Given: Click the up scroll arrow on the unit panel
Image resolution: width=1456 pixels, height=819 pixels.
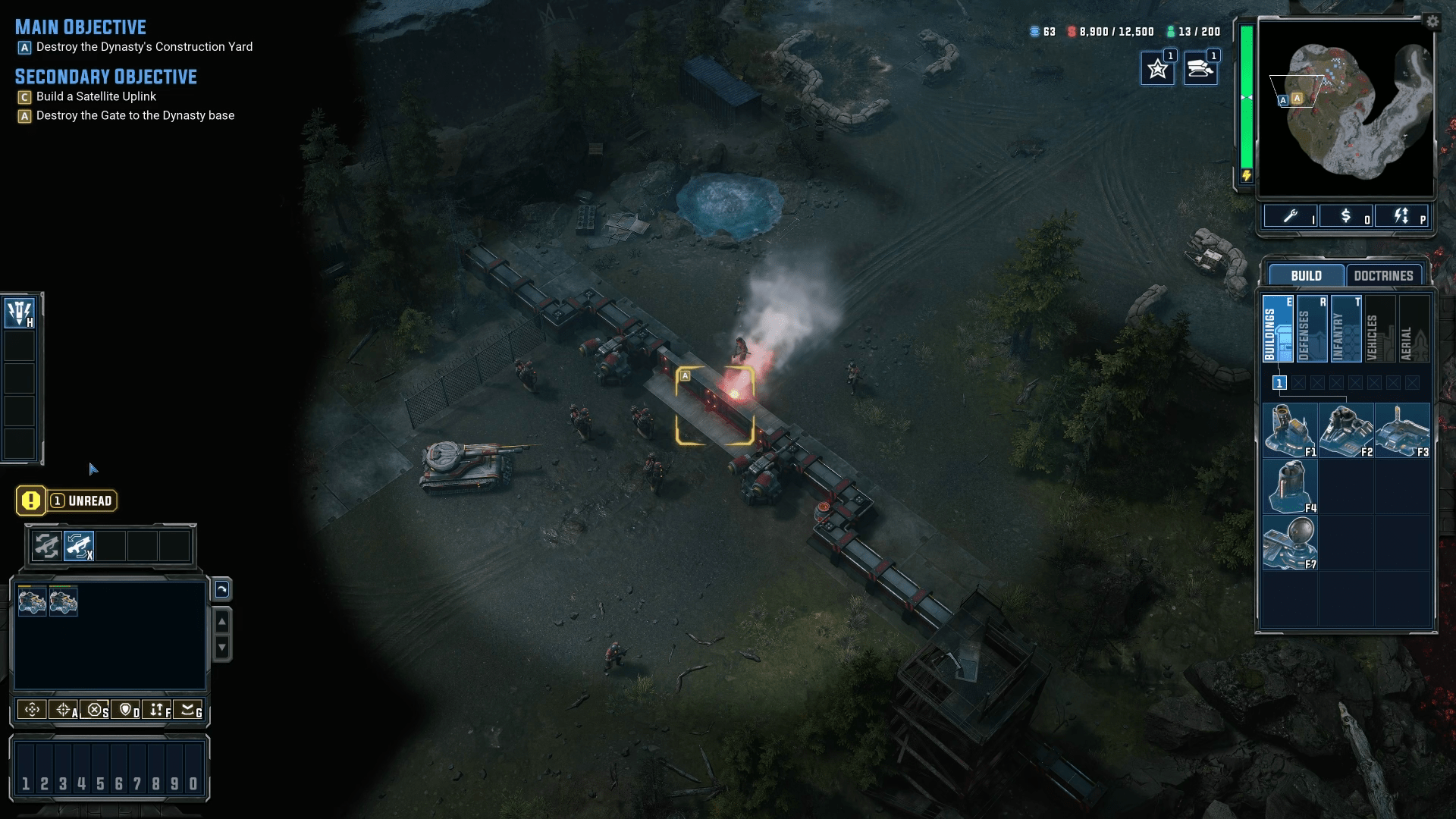Looking at the screenshot, I should click(x=222, y=623).
